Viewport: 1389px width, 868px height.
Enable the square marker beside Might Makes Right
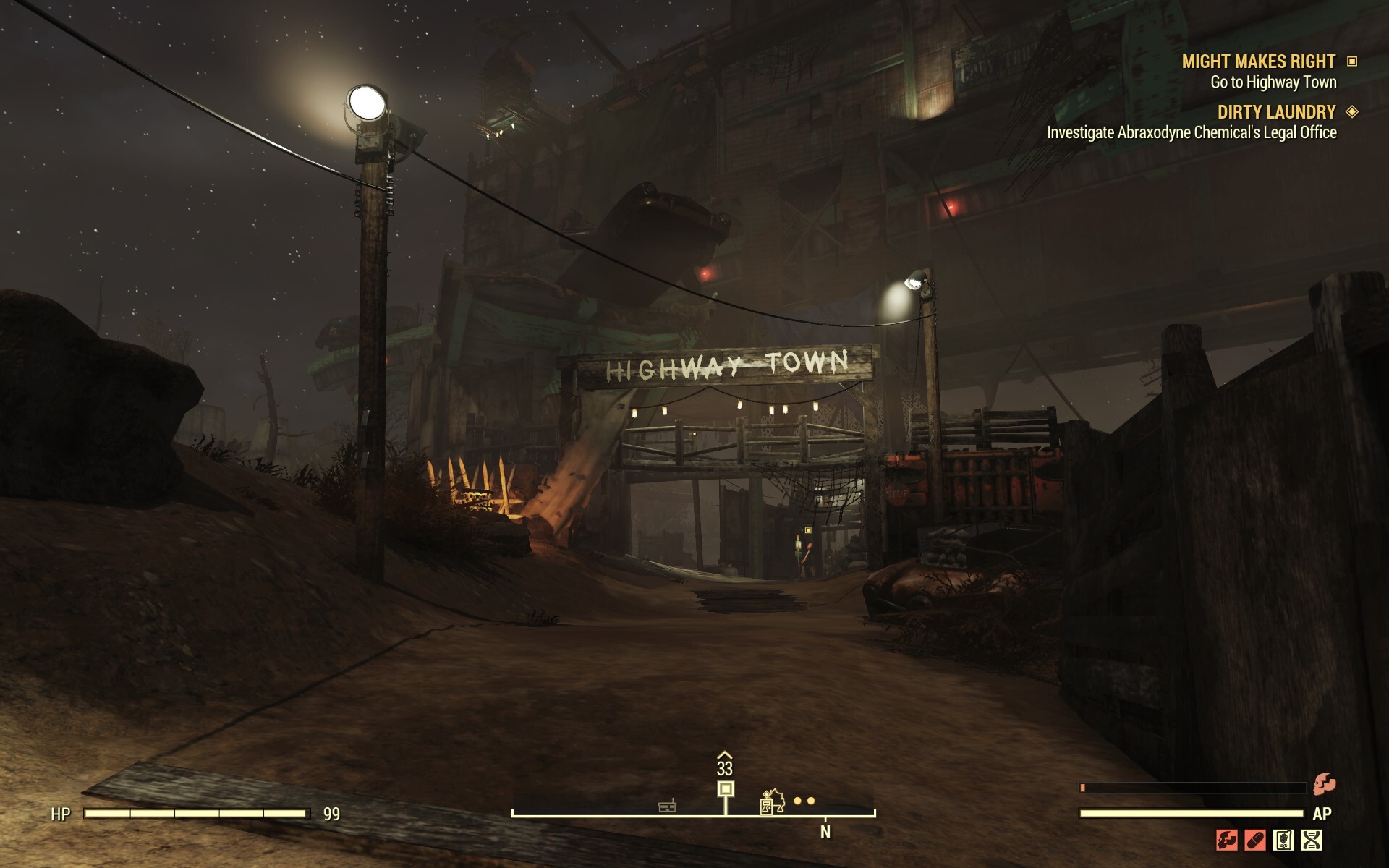1352,63
